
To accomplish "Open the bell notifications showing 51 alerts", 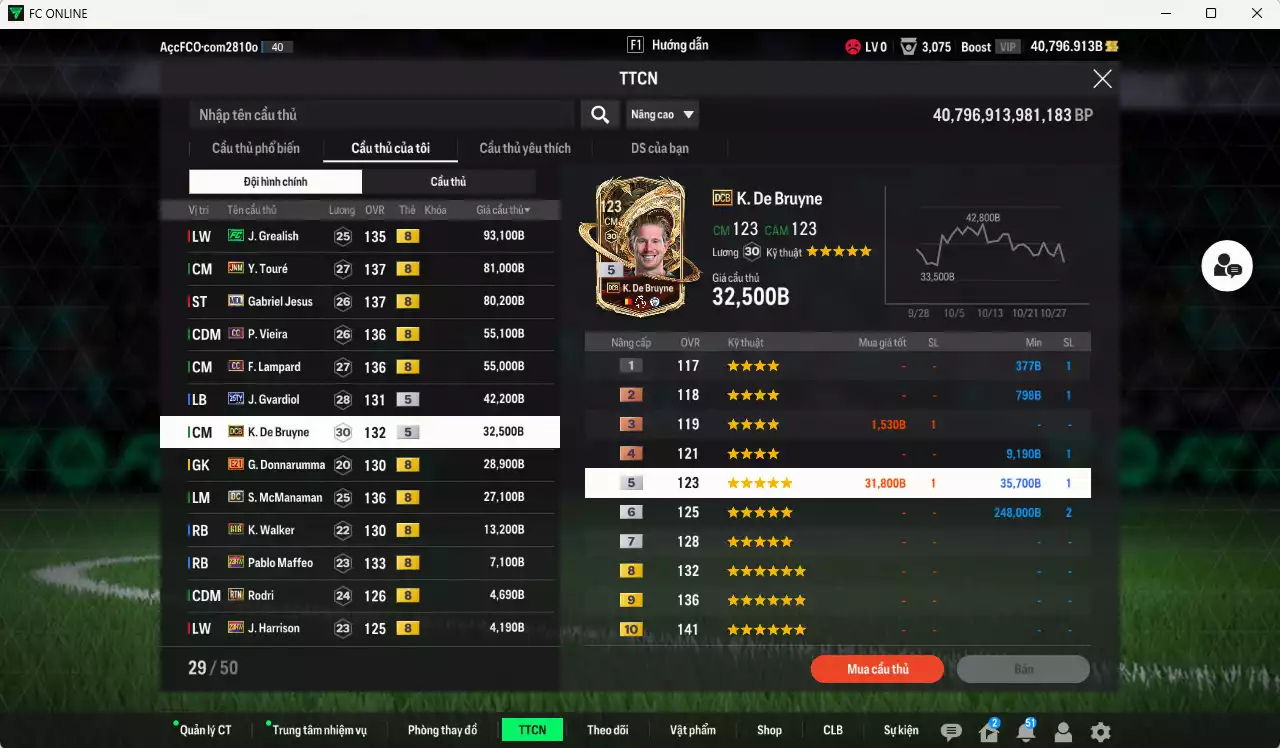I will pos(1024,731).
